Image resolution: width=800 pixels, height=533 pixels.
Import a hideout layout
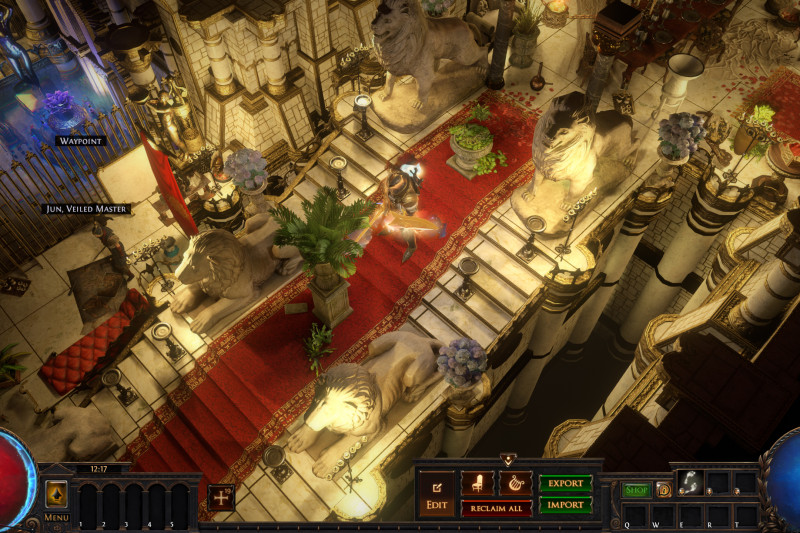coord(565,505)
